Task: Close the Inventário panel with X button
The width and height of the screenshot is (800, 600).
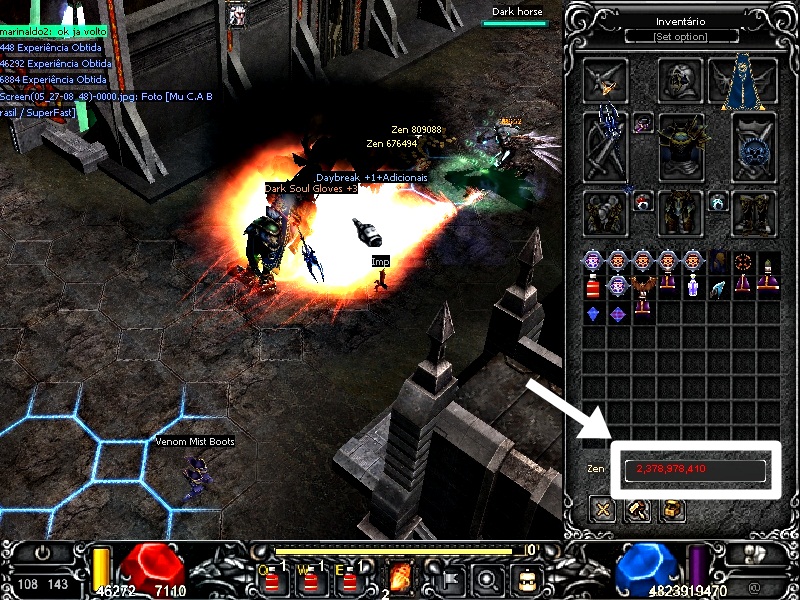Action: [x=602, y=510]
